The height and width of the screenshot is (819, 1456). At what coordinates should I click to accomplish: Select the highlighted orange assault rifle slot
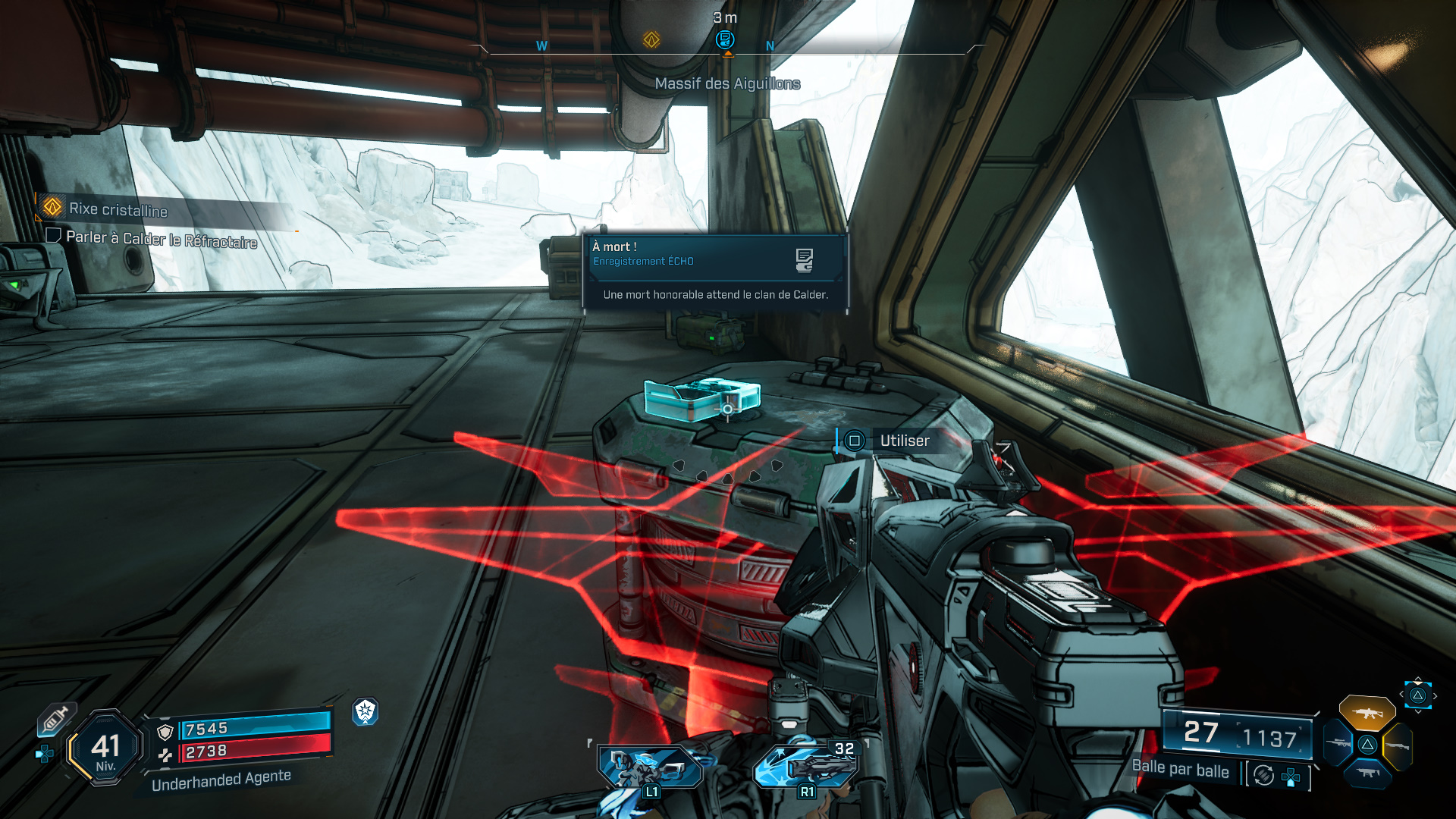(x=1367, y=713)
